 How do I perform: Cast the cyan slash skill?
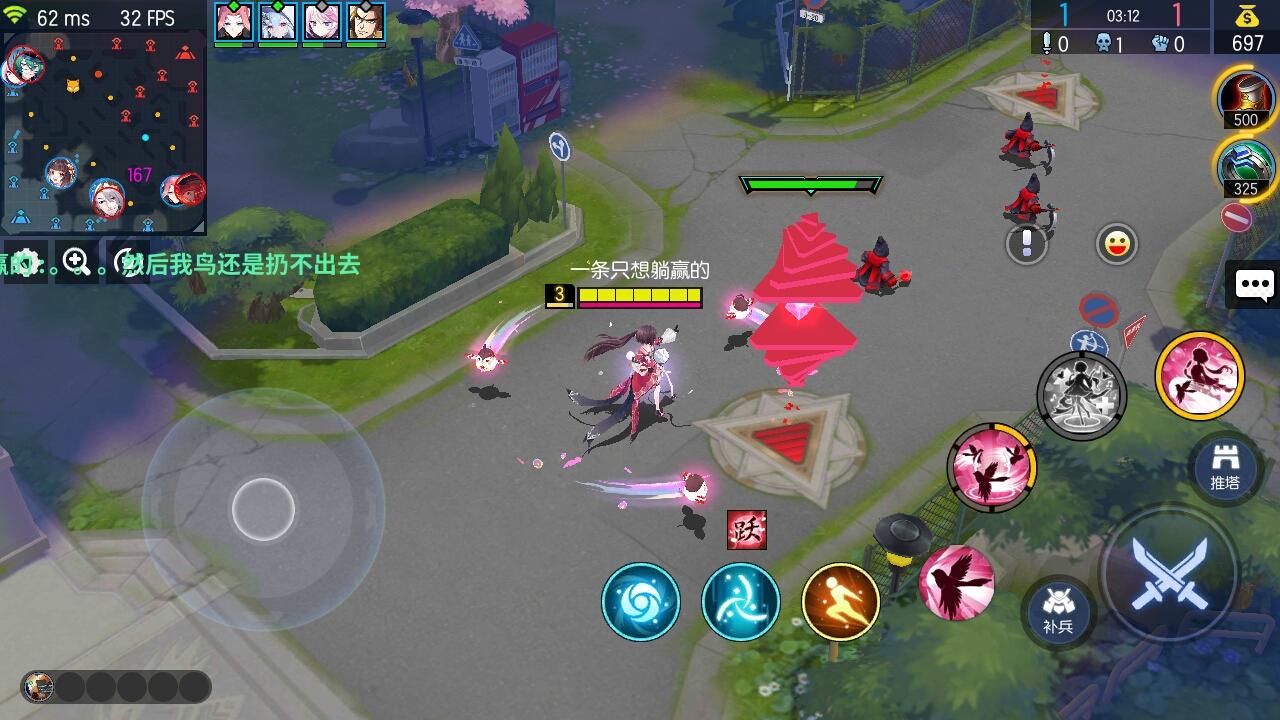740,601
